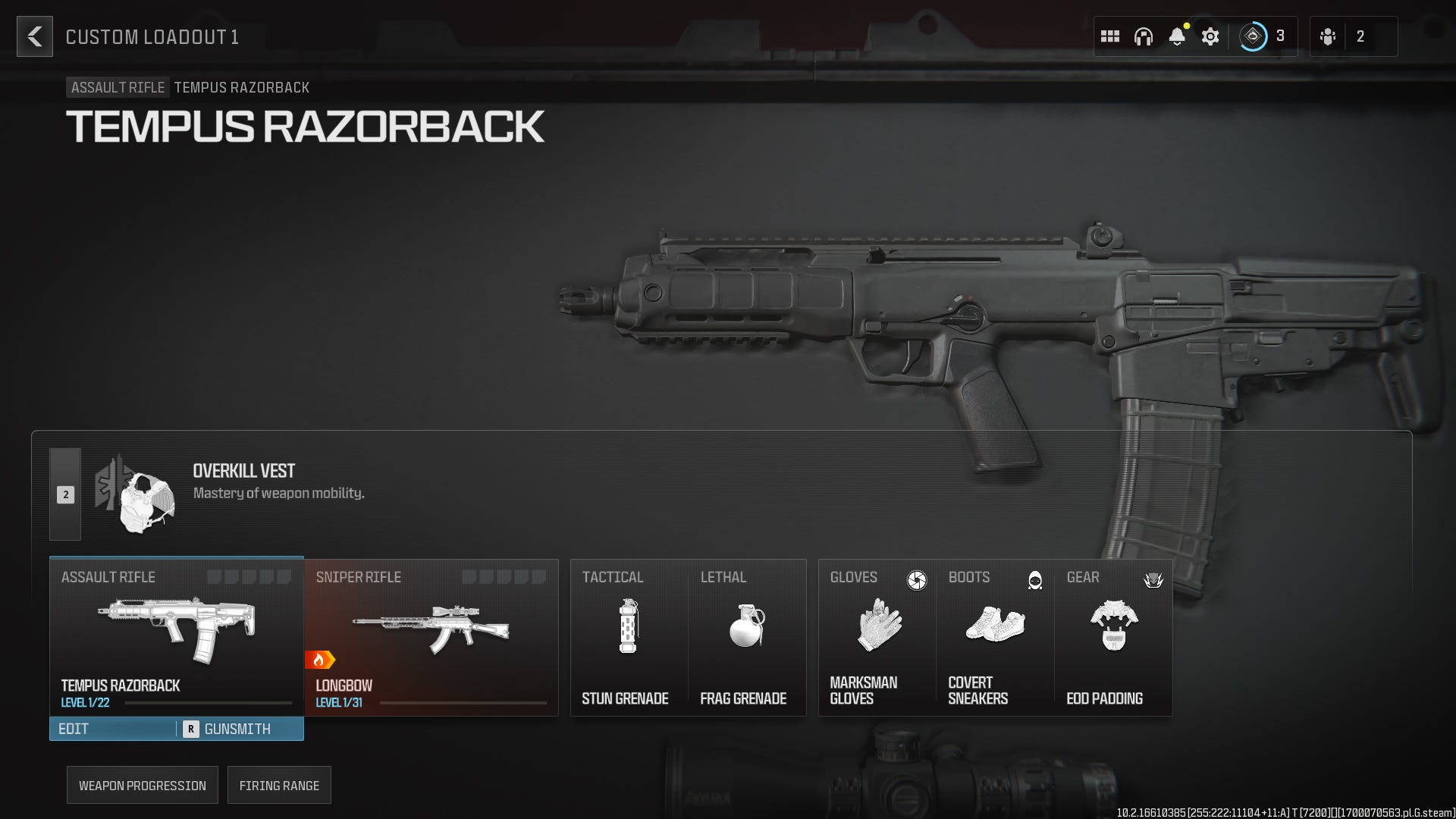Open the main menu grid icon
The height and width of the screenshot is (819, 1456).
[x=1110, y=36]
